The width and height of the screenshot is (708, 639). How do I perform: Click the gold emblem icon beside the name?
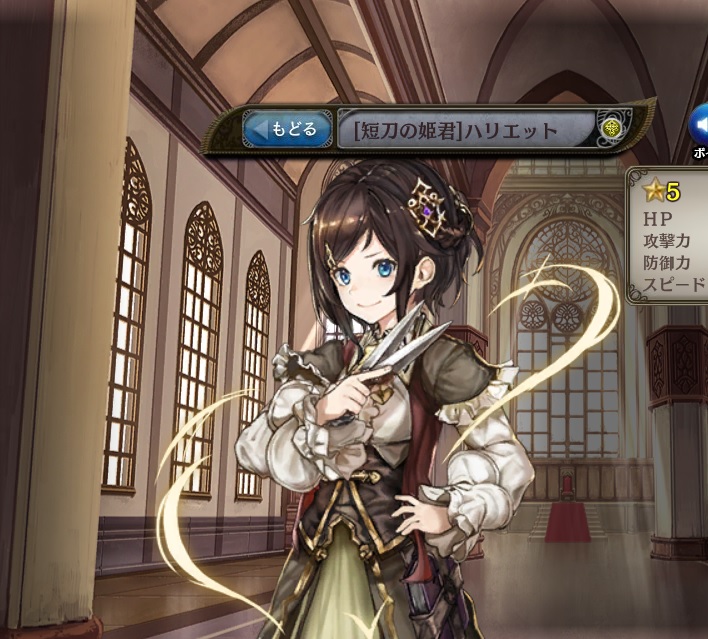[612, 129]
